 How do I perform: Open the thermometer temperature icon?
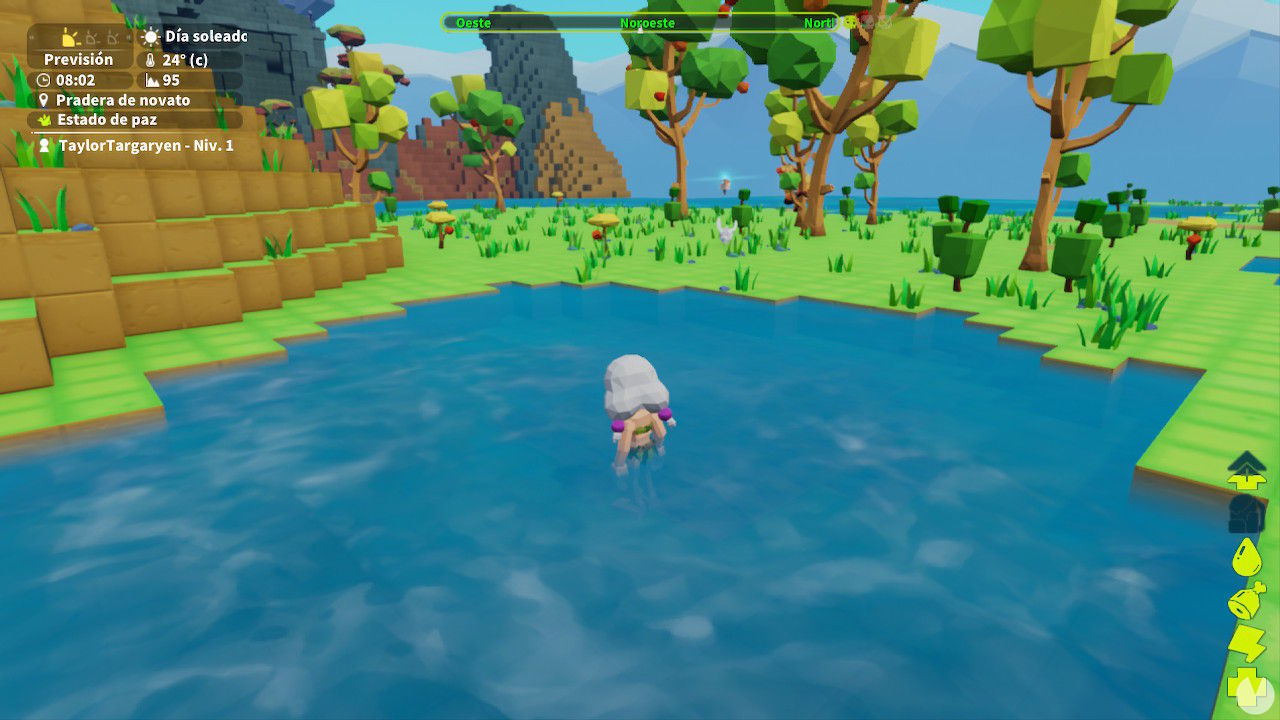click(x=149, y=60)
